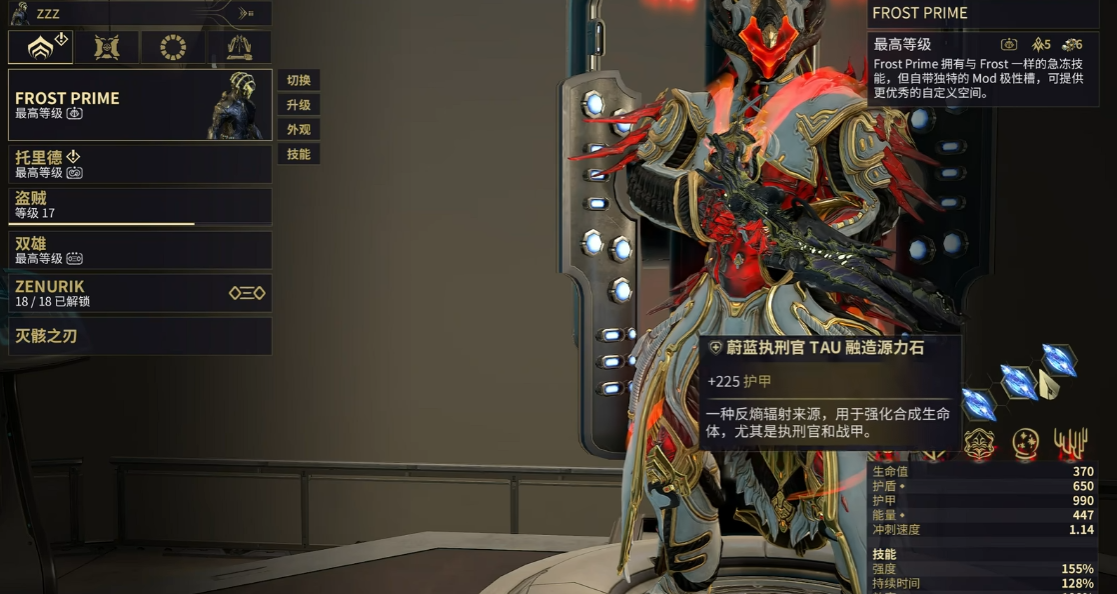Choose the 盗贼 secondary weapon row
Screen dimensions: 1117x594
point(140,206)
